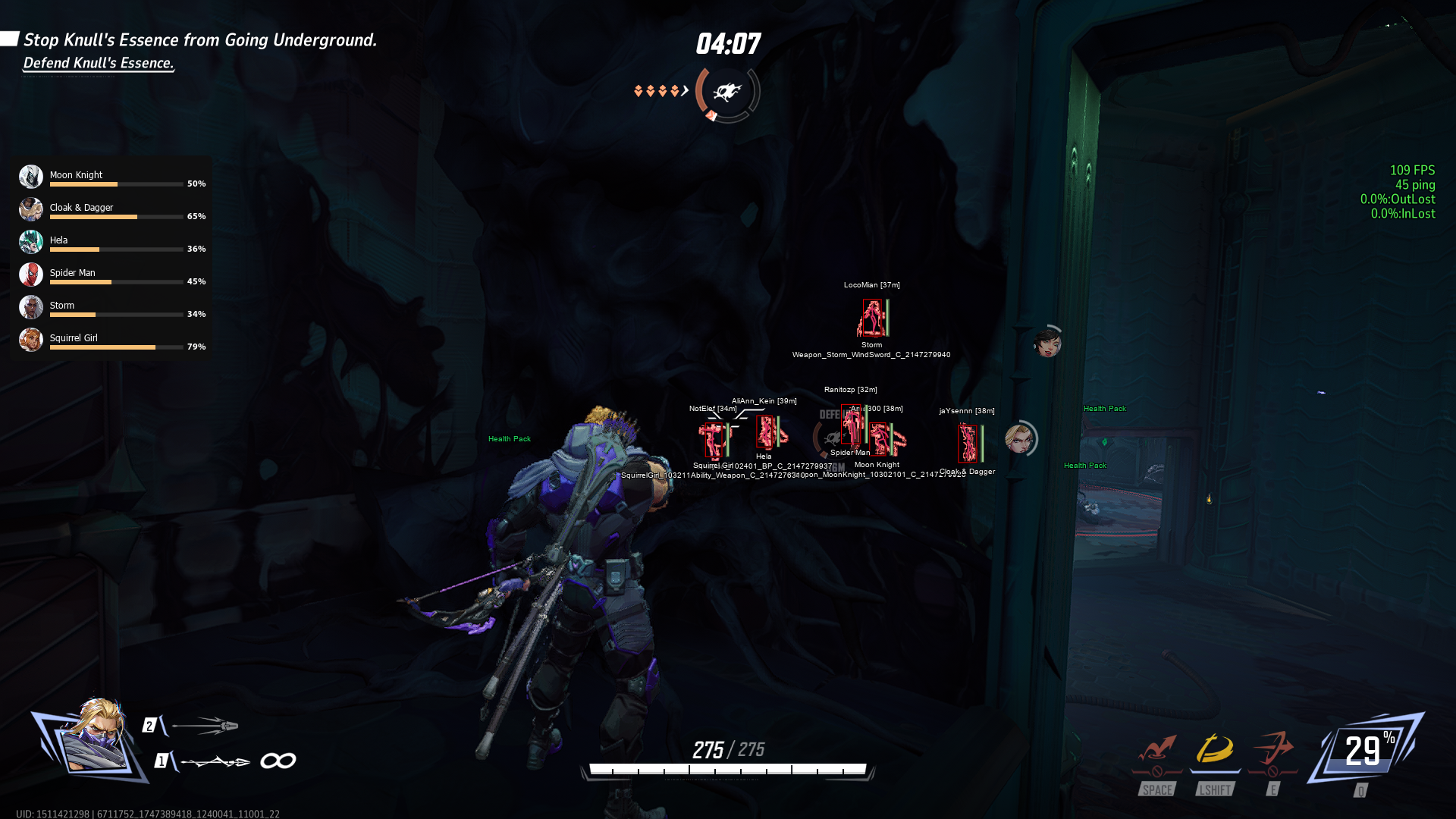Viewport: 1456px width, 819px height.
Task: Click the Hawkeye character portrait
Action: click(96, 737)
